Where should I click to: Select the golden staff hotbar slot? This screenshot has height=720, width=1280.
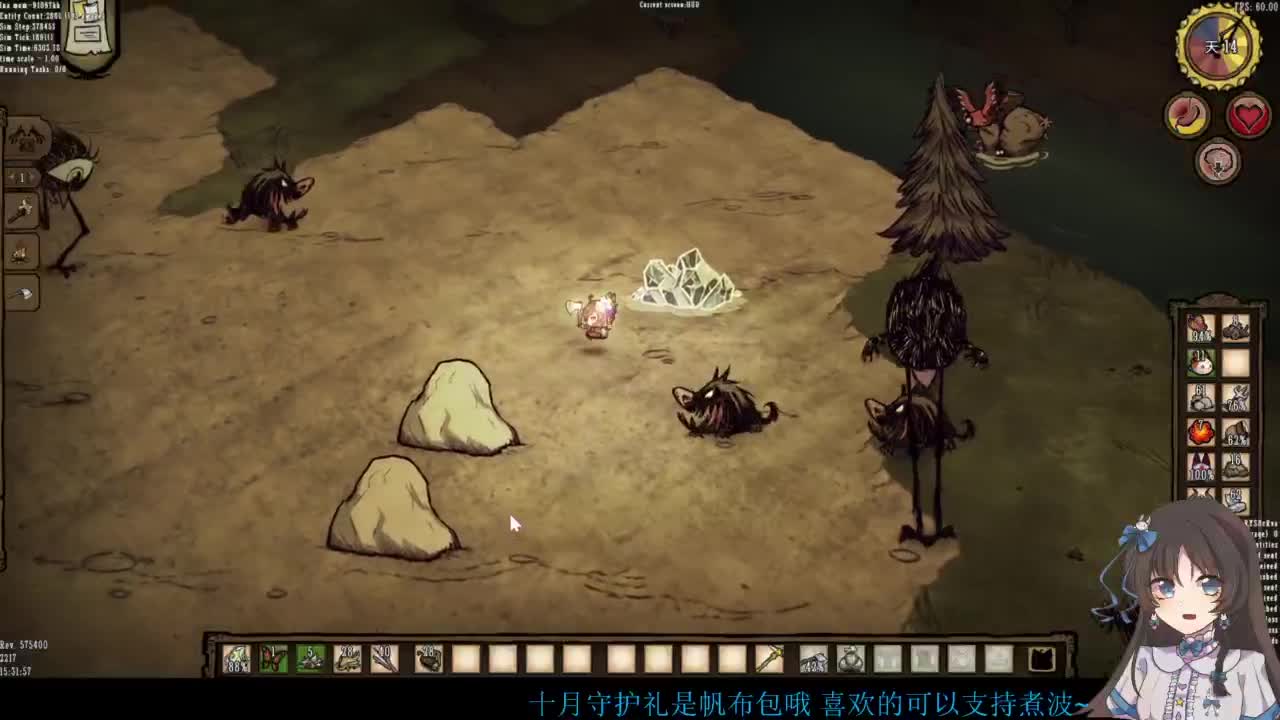769,658
